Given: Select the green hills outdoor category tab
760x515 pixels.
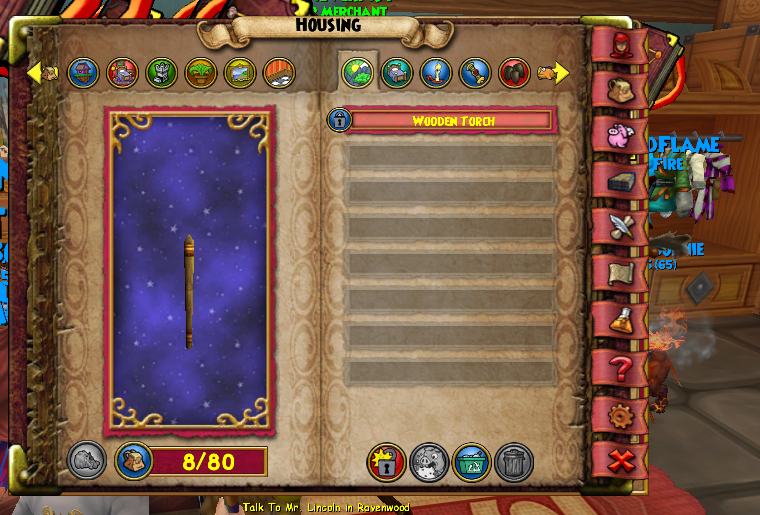Looking at the screenshot, I should click(357, 72).
